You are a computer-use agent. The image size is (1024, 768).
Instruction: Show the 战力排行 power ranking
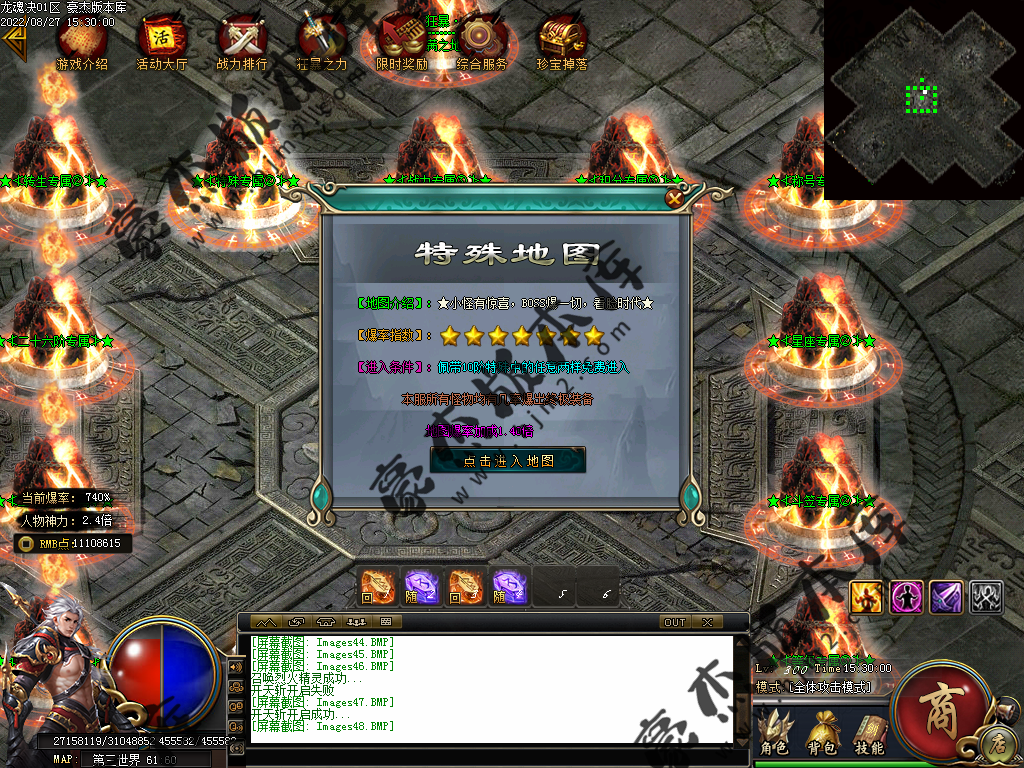[242, 41]
